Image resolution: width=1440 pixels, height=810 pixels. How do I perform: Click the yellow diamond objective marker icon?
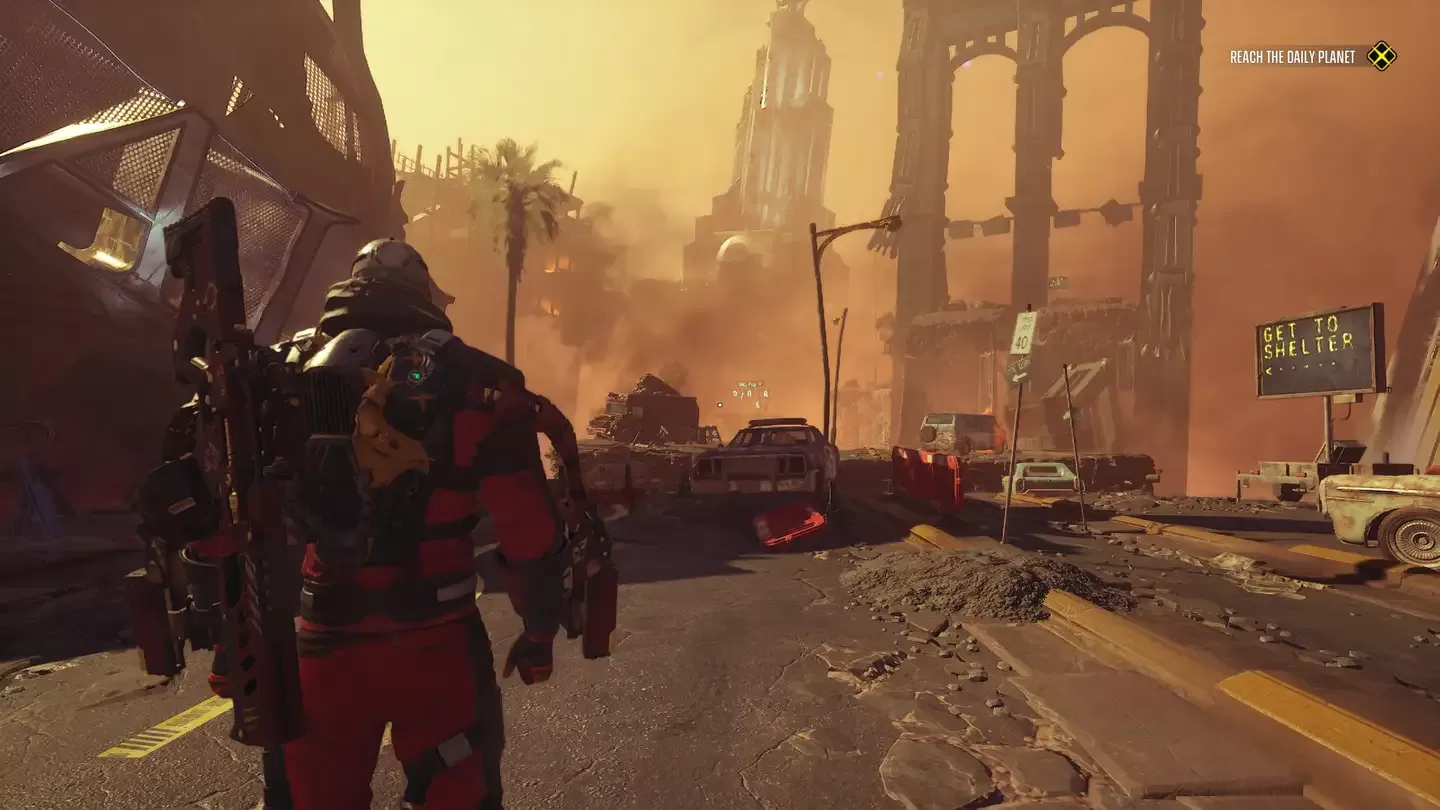[x=1381, y=56]
